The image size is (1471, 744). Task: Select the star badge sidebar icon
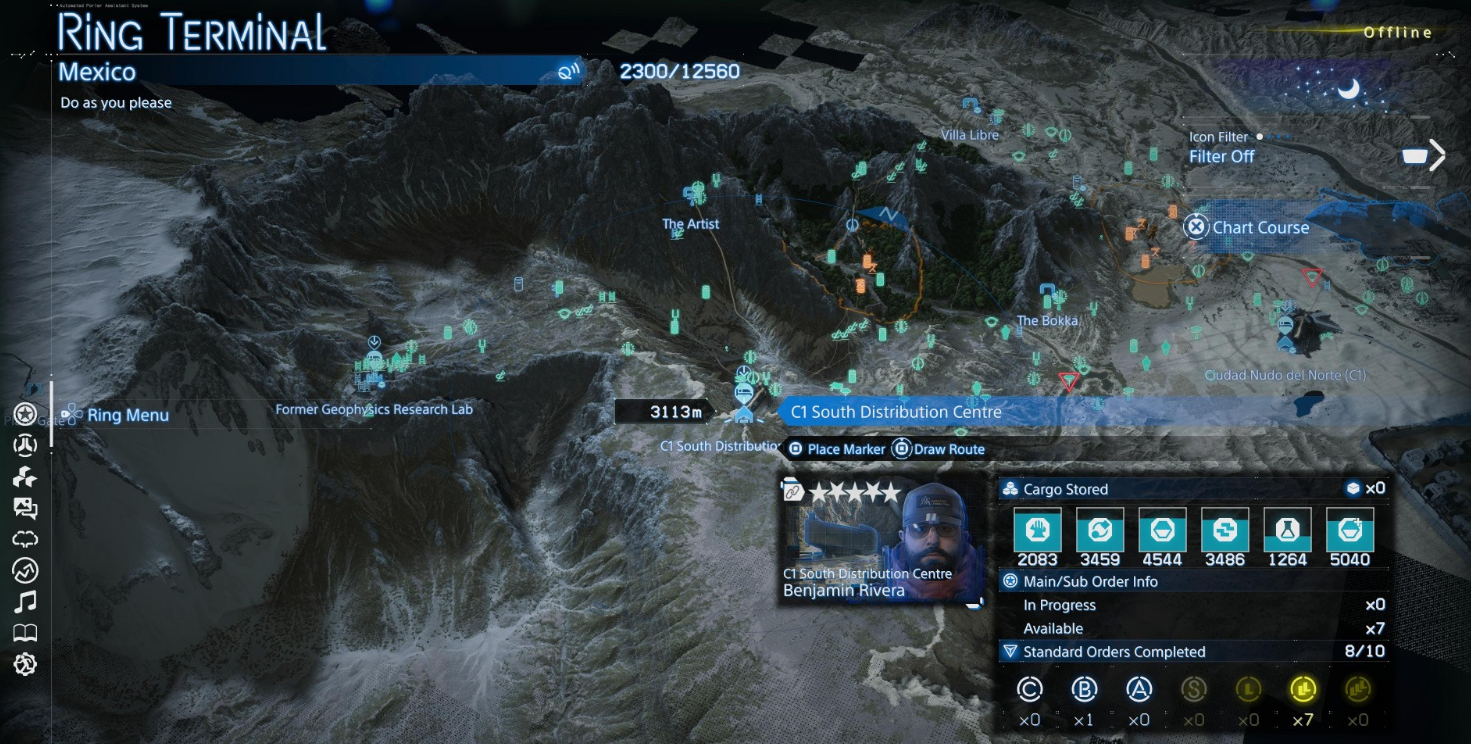(x=25, y=414)
